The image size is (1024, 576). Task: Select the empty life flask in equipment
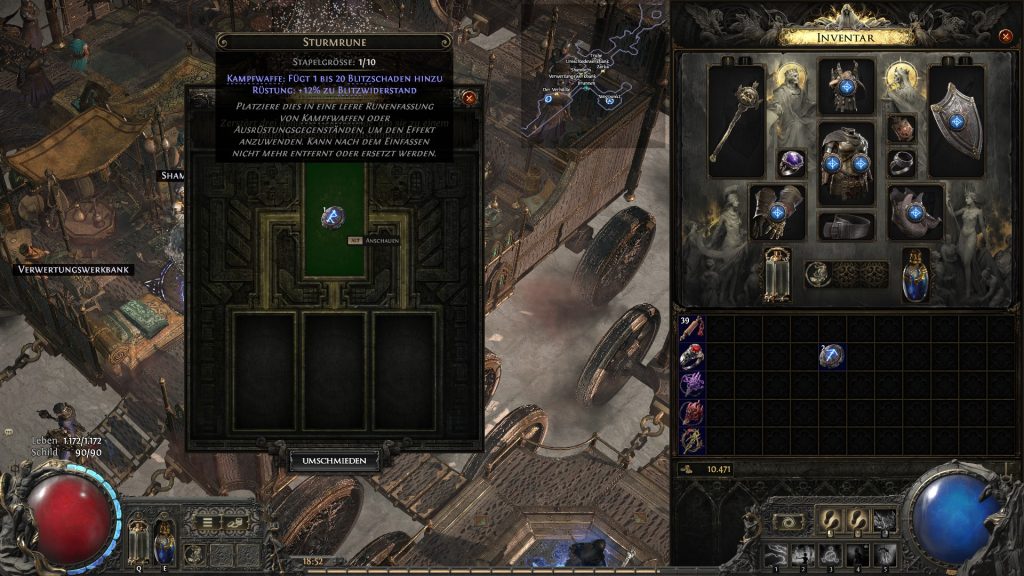tap(777, 274)
